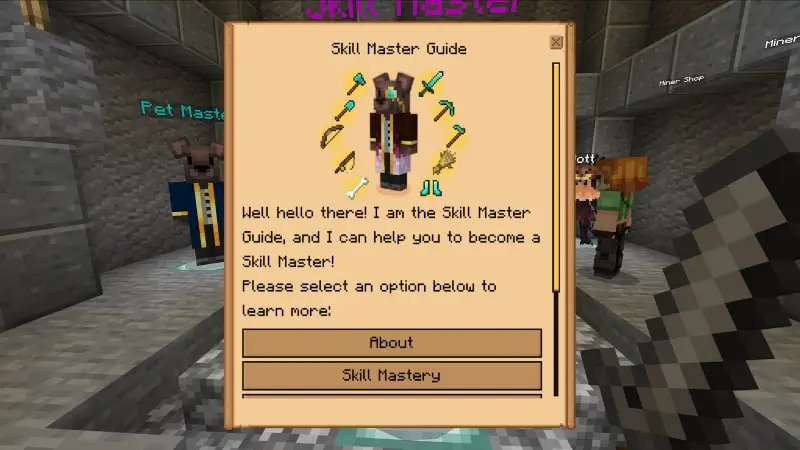Select the About option

tap(391, 343)
